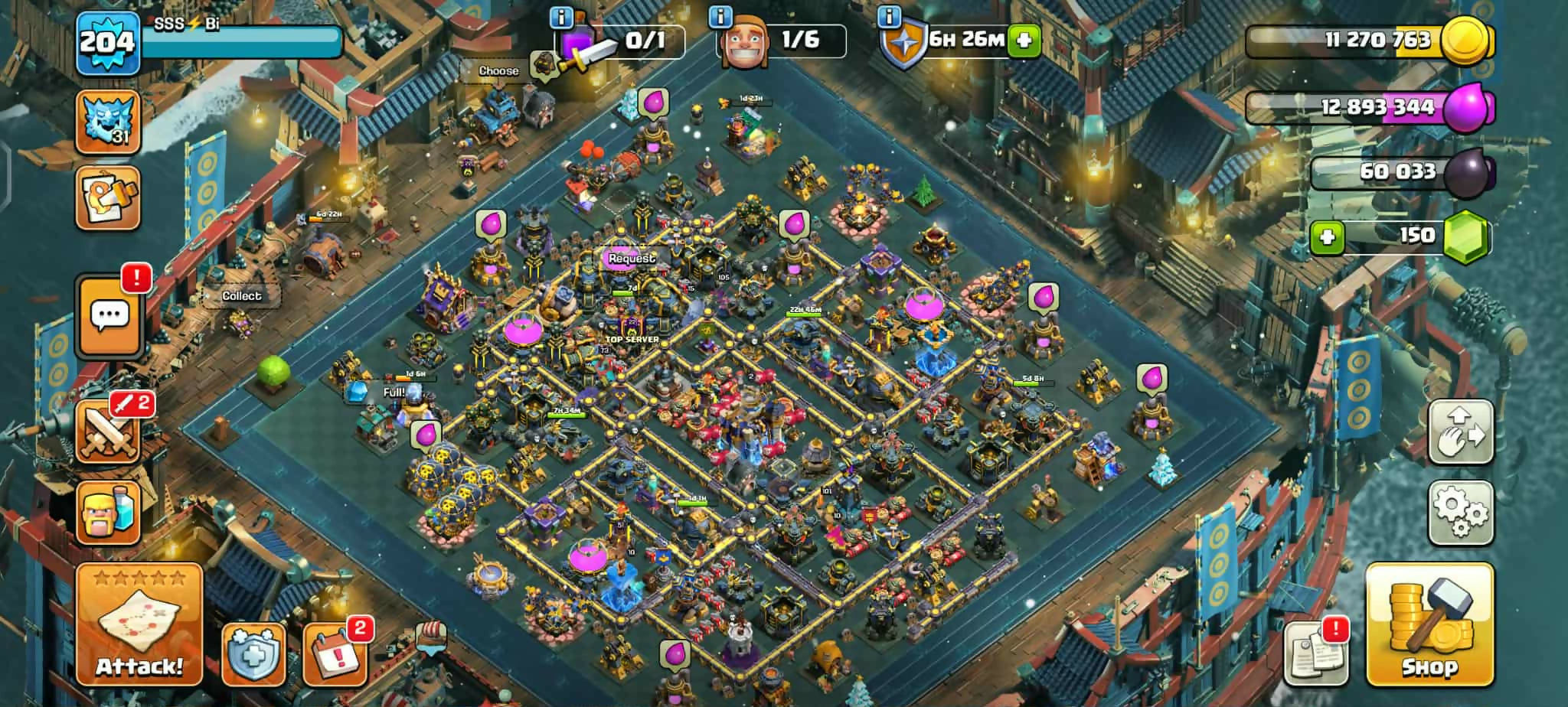Open the news and notes icon
The height and width of the screenshot is (707, 1568).
[1315, 654]
